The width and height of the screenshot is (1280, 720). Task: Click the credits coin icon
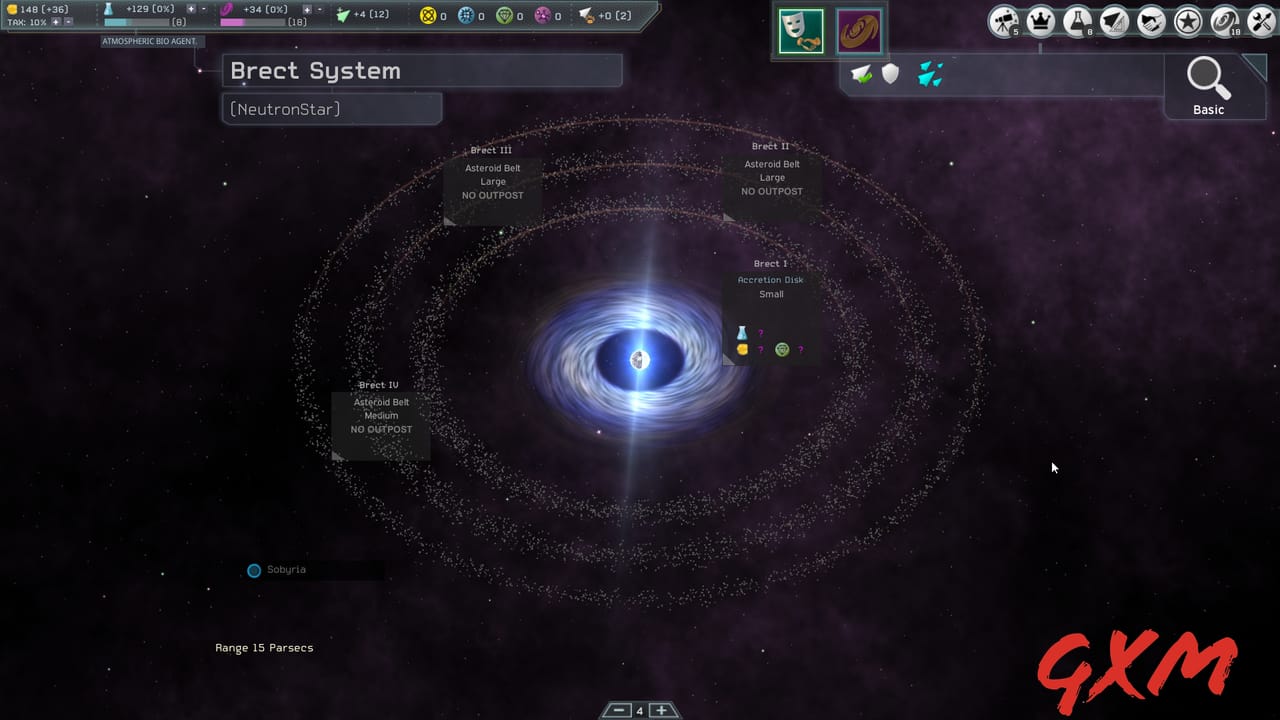click(x=12, y=8)
